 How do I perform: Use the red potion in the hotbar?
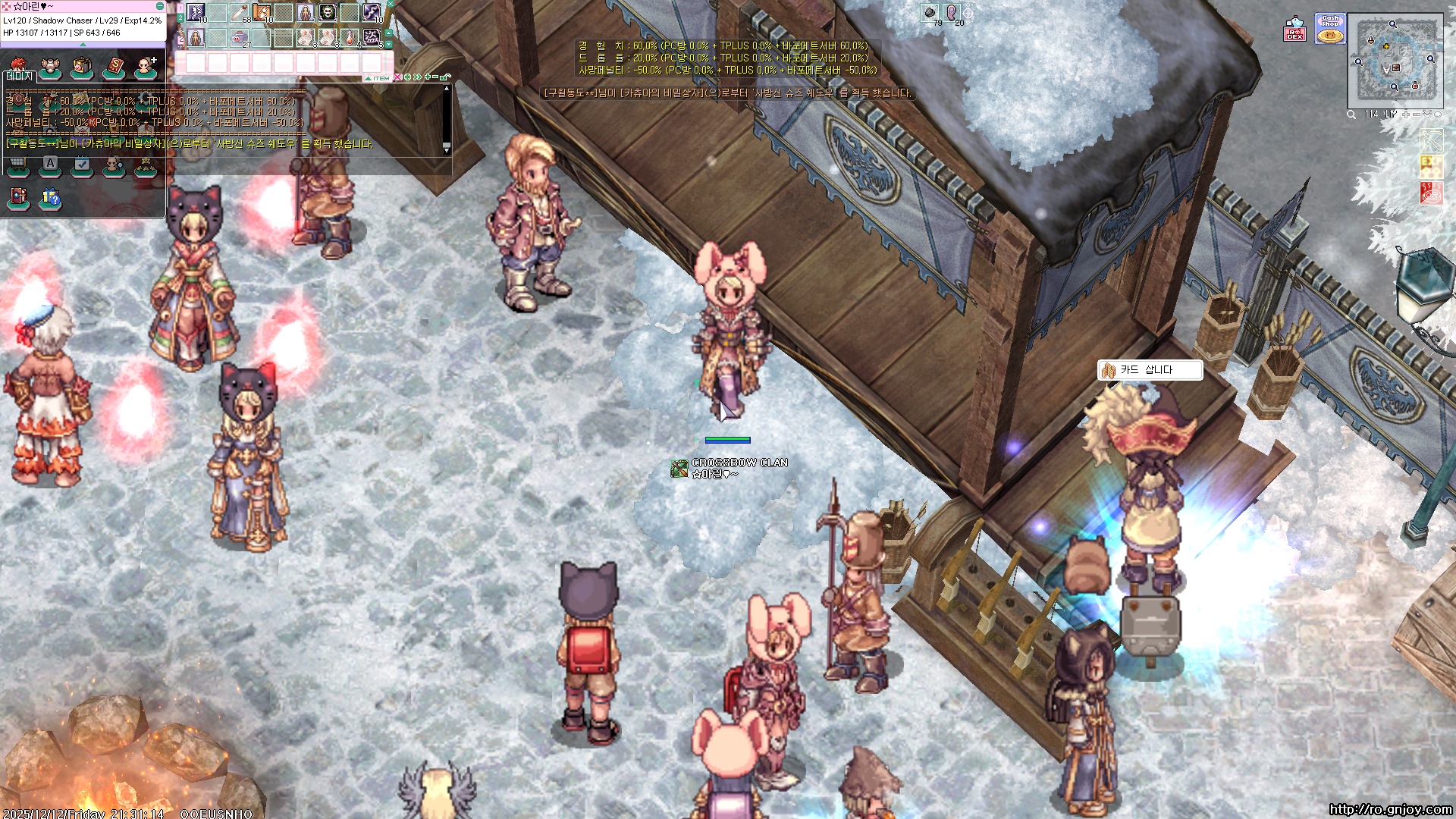point(350,36)
